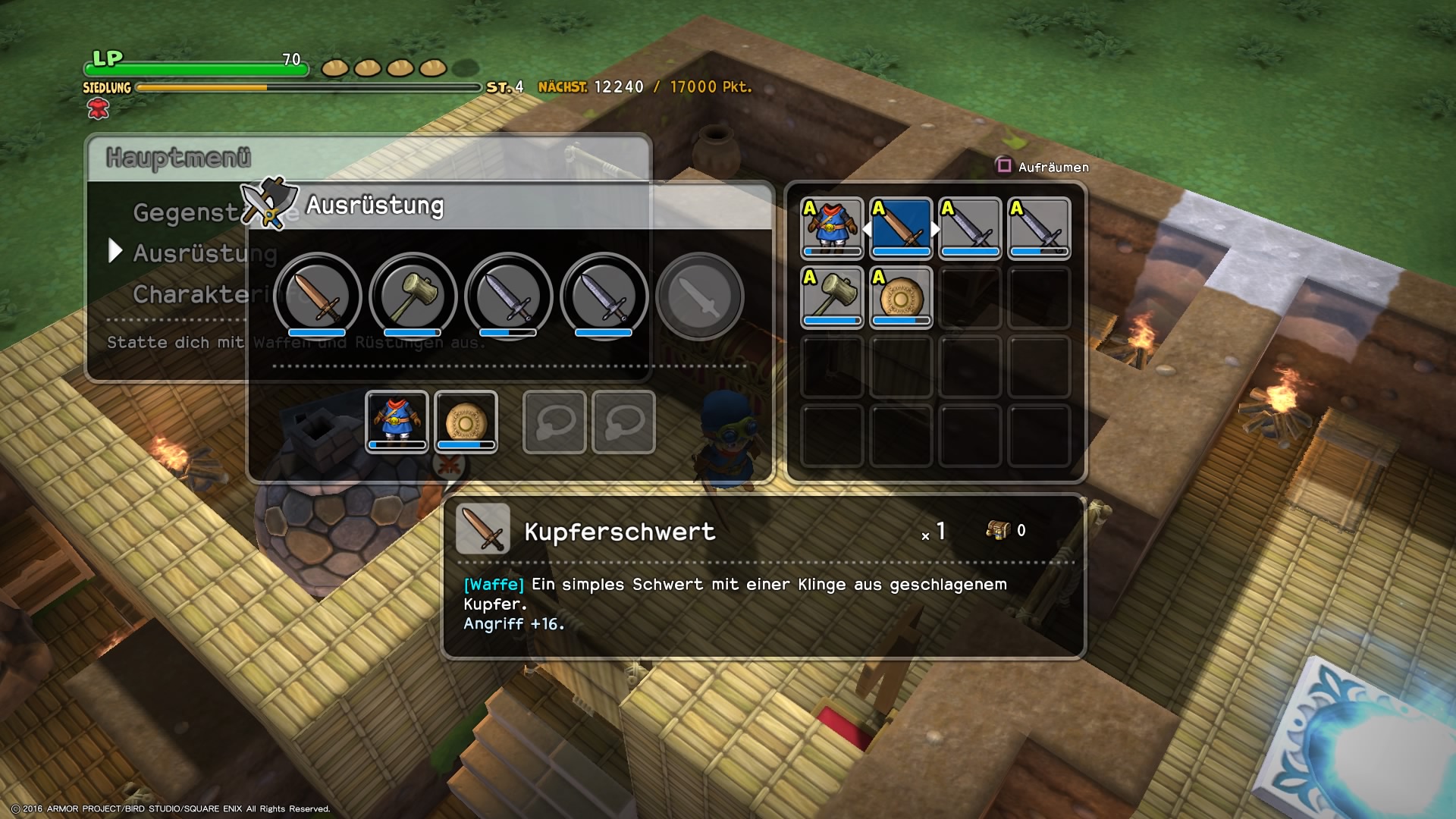The image size is (1456, 819).
Task: Pick the wooden hammer in the inventory grid
Action: click(x=832, y=297)
